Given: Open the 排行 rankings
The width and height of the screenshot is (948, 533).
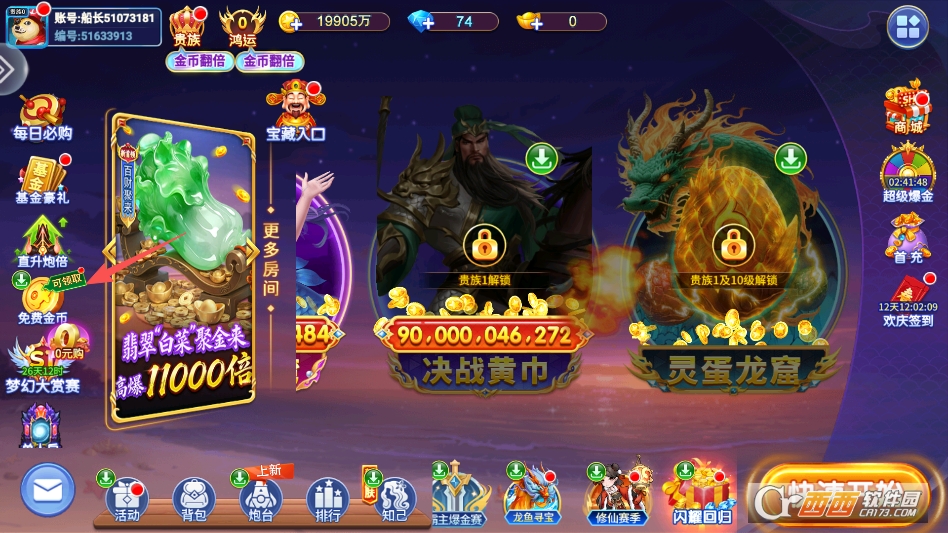Looking at the screenshot, I should point(327,499).
